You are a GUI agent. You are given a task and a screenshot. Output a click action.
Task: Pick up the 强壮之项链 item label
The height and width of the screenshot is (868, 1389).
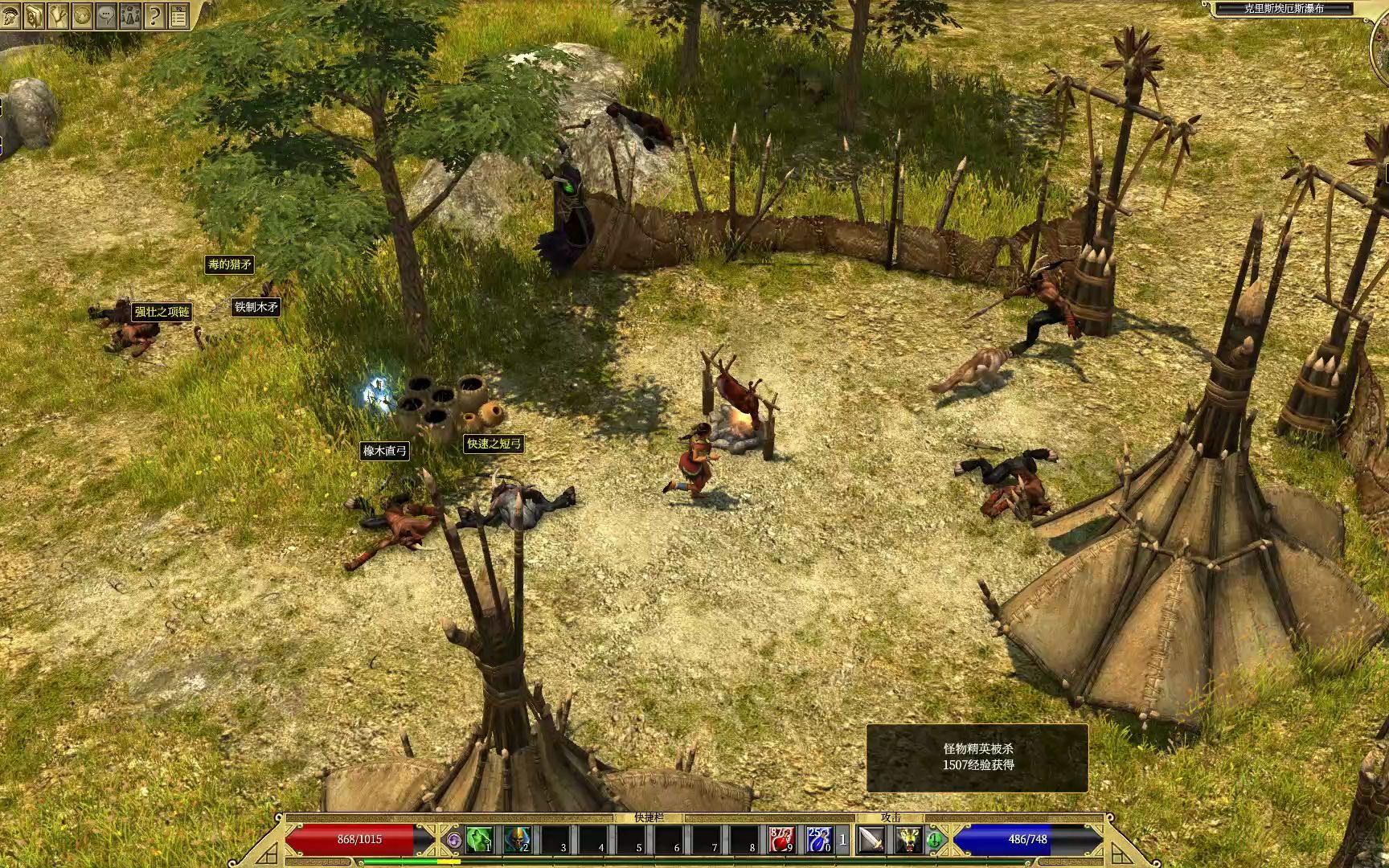pyautogui.click(x=162, y=312)
